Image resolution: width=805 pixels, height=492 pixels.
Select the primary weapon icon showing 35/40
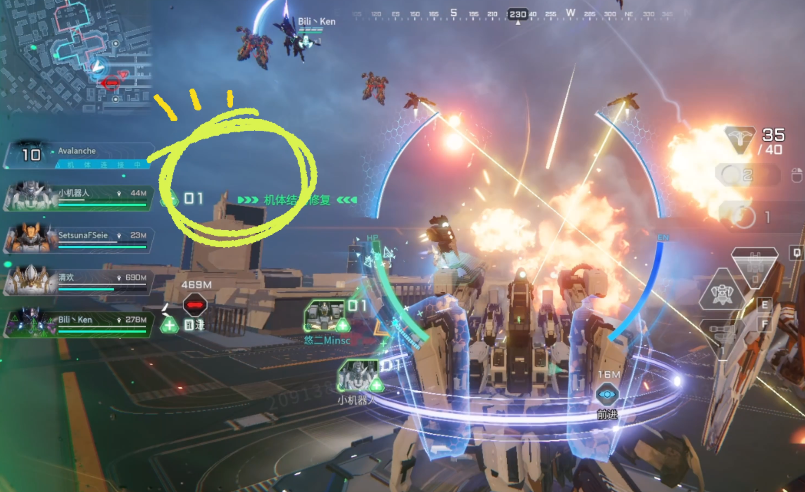[x=740, y=141]
